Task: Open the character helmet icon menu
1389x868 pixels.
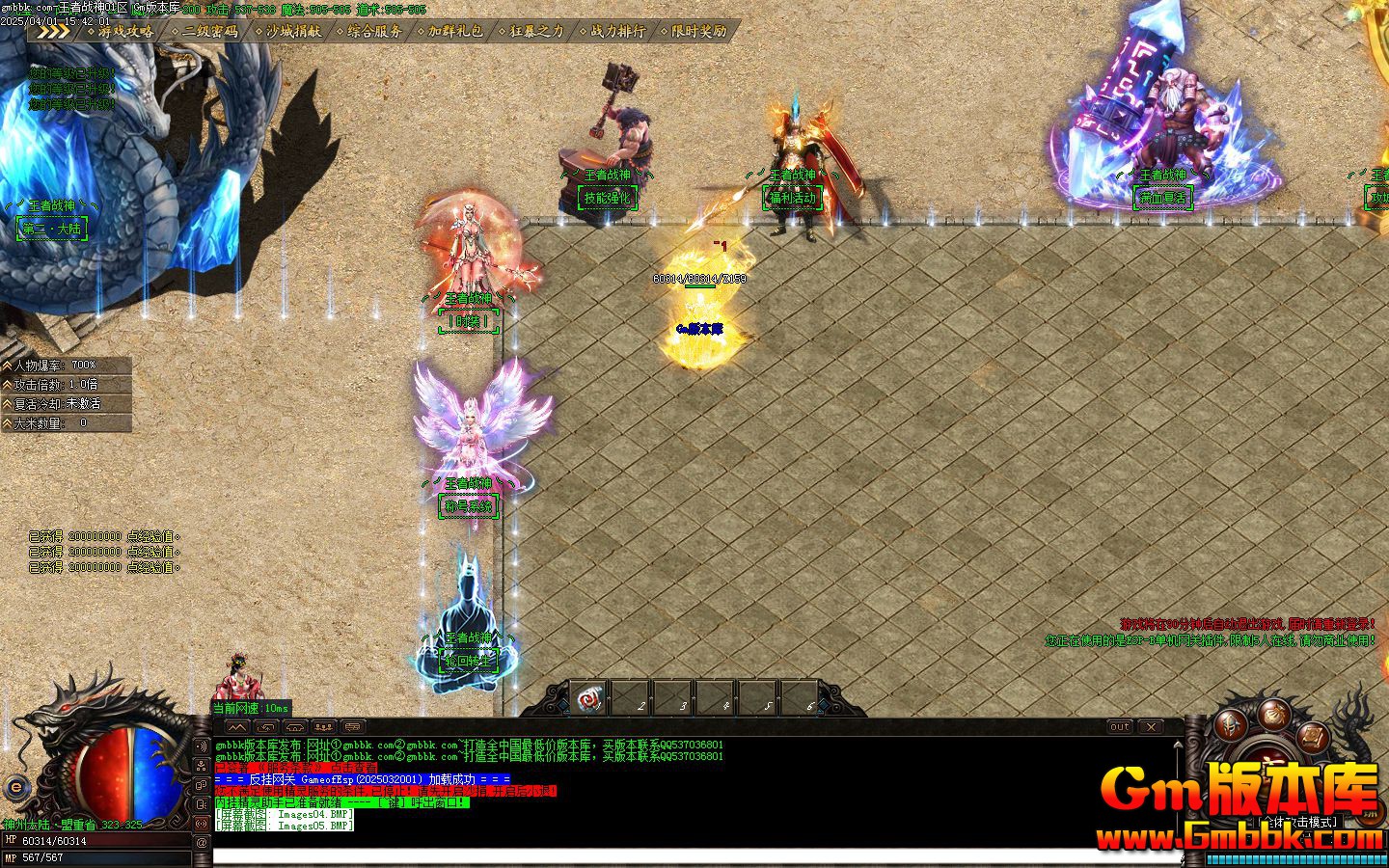Action: (x=1231, y=724)
